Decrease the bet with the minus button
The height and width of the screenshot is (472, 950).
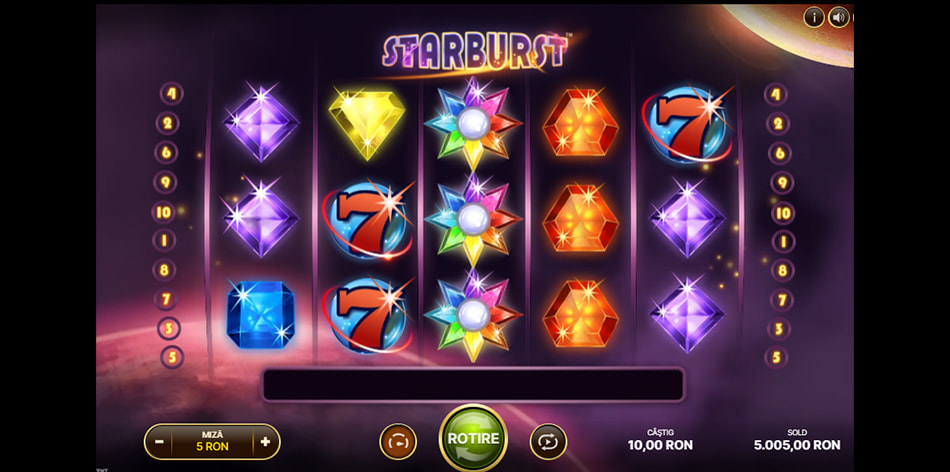coord(160,441)
